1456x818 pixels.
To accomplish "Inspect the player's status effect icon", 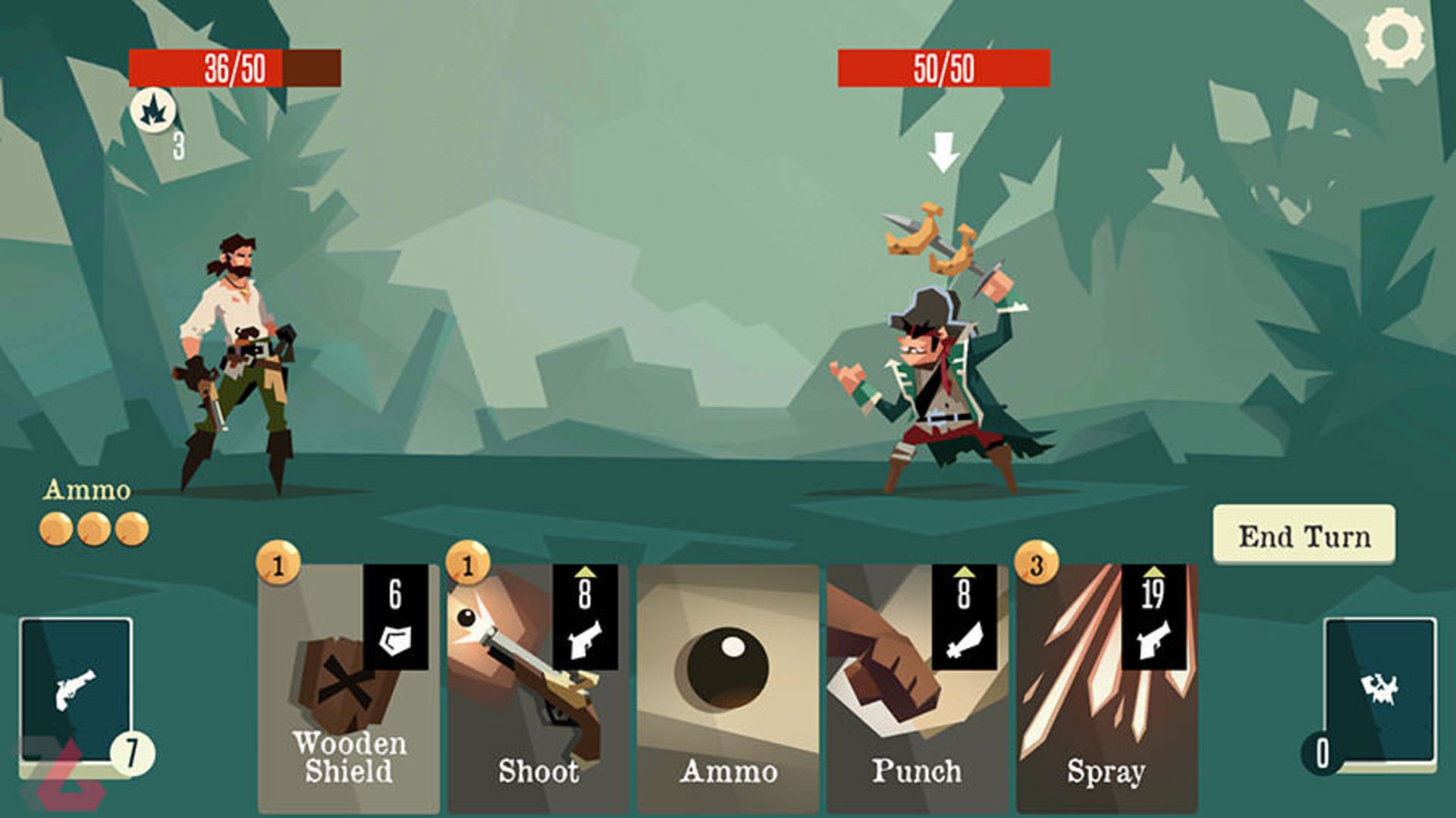I will [153, 111].
